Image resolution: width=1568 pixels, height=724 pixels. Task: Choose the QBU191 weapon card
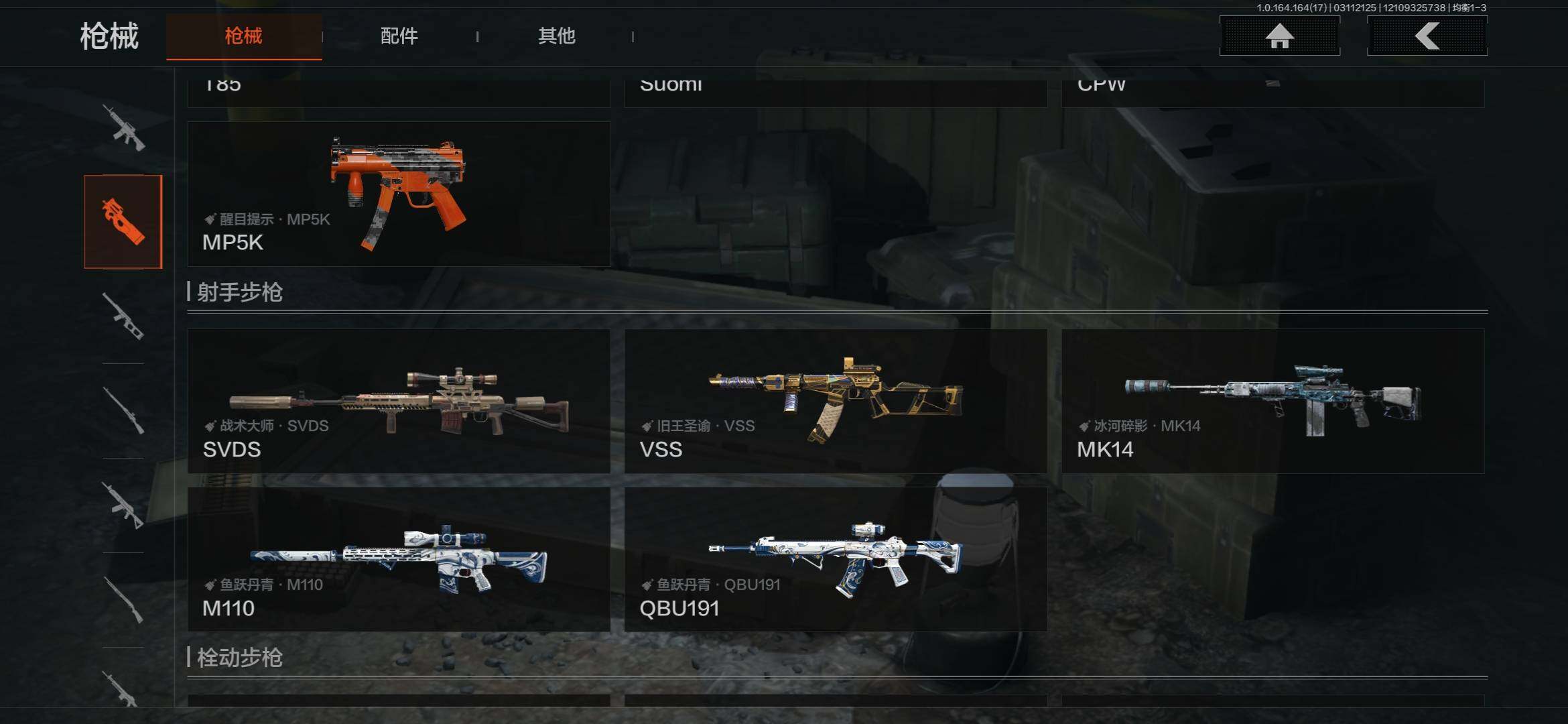click(836, 559)
